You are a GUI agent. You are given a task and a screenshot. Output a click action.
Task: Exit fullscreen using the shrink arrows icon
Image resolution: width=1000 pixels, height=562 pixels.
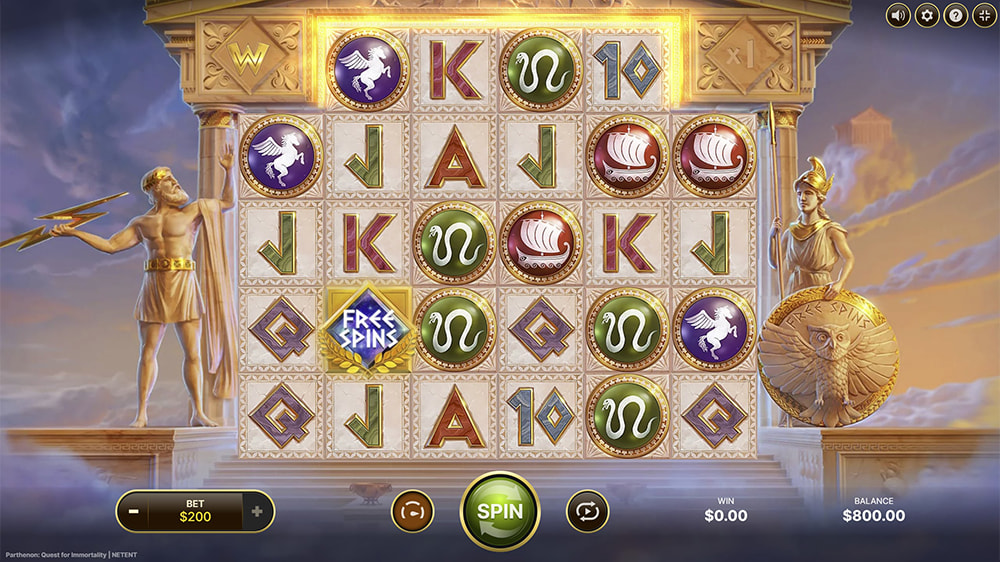983,15
